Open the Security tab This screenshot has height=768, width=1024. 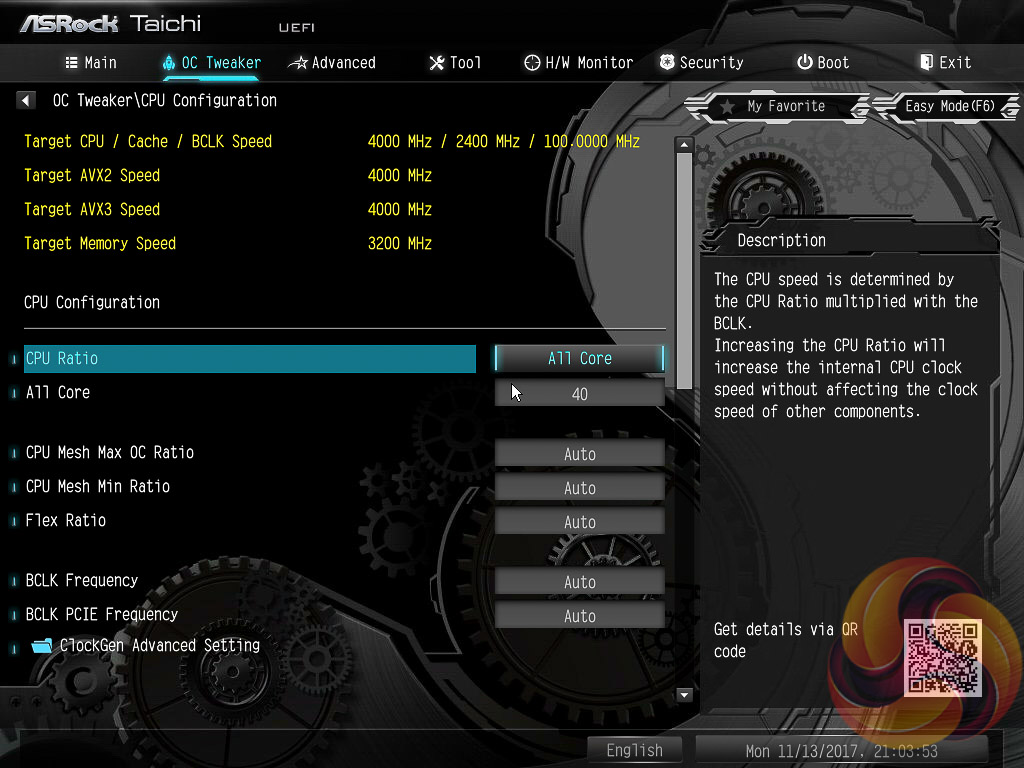(700, 62)
